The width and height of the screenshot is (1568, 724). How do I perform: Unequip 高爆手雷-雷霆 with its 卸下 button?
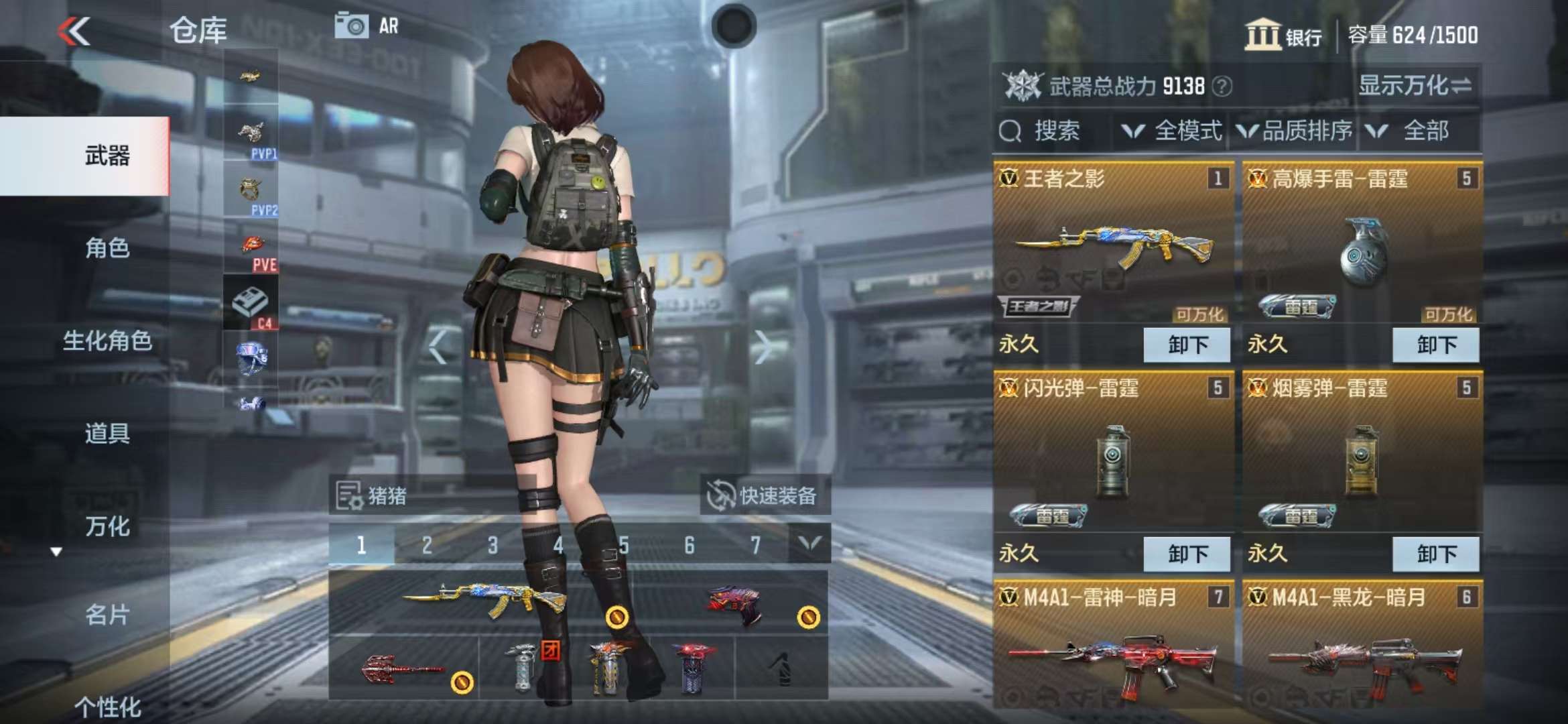pos(1436,345)
